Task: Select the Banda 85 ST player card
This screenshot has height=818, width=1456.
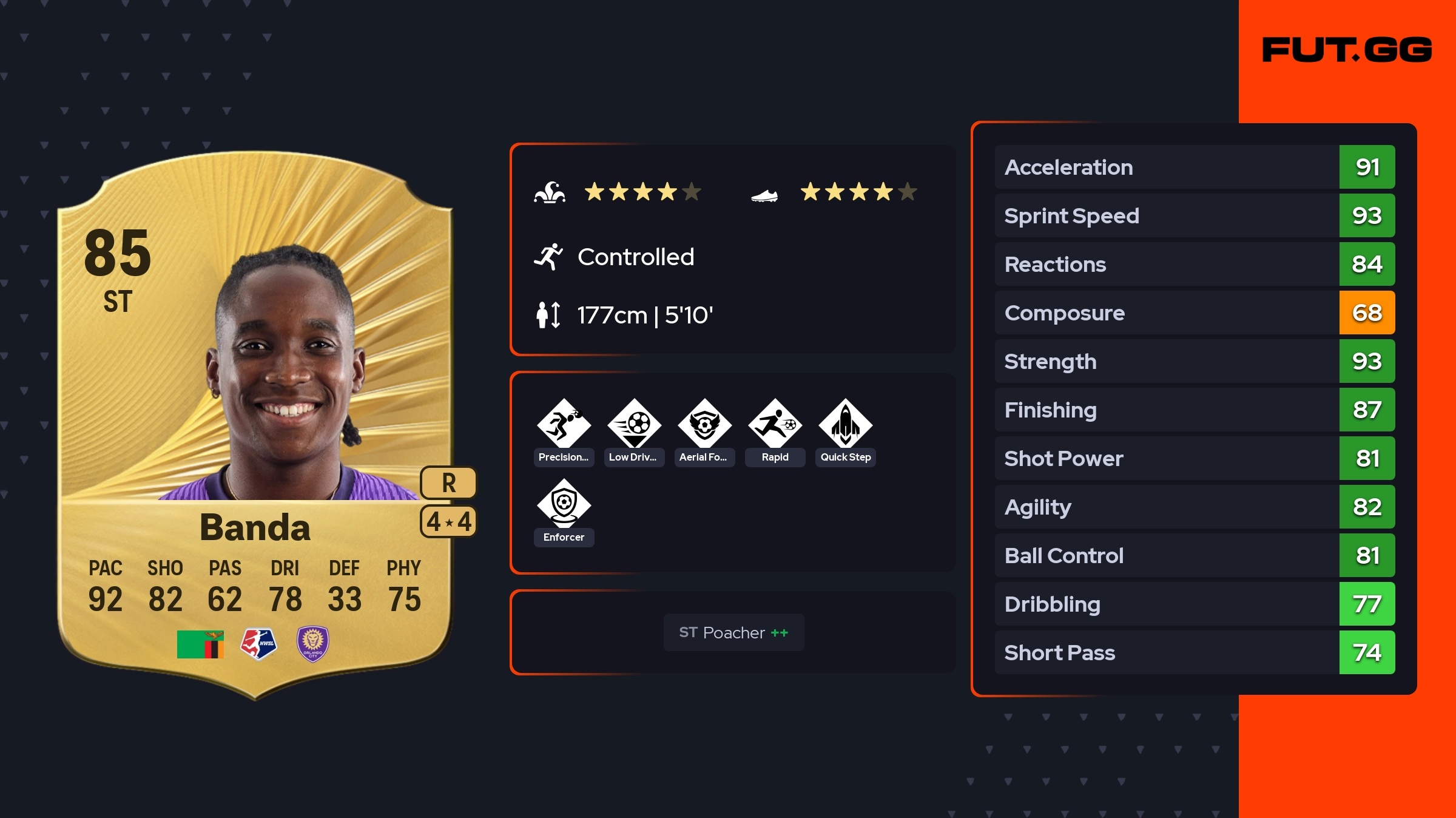Action: point(255,425)
